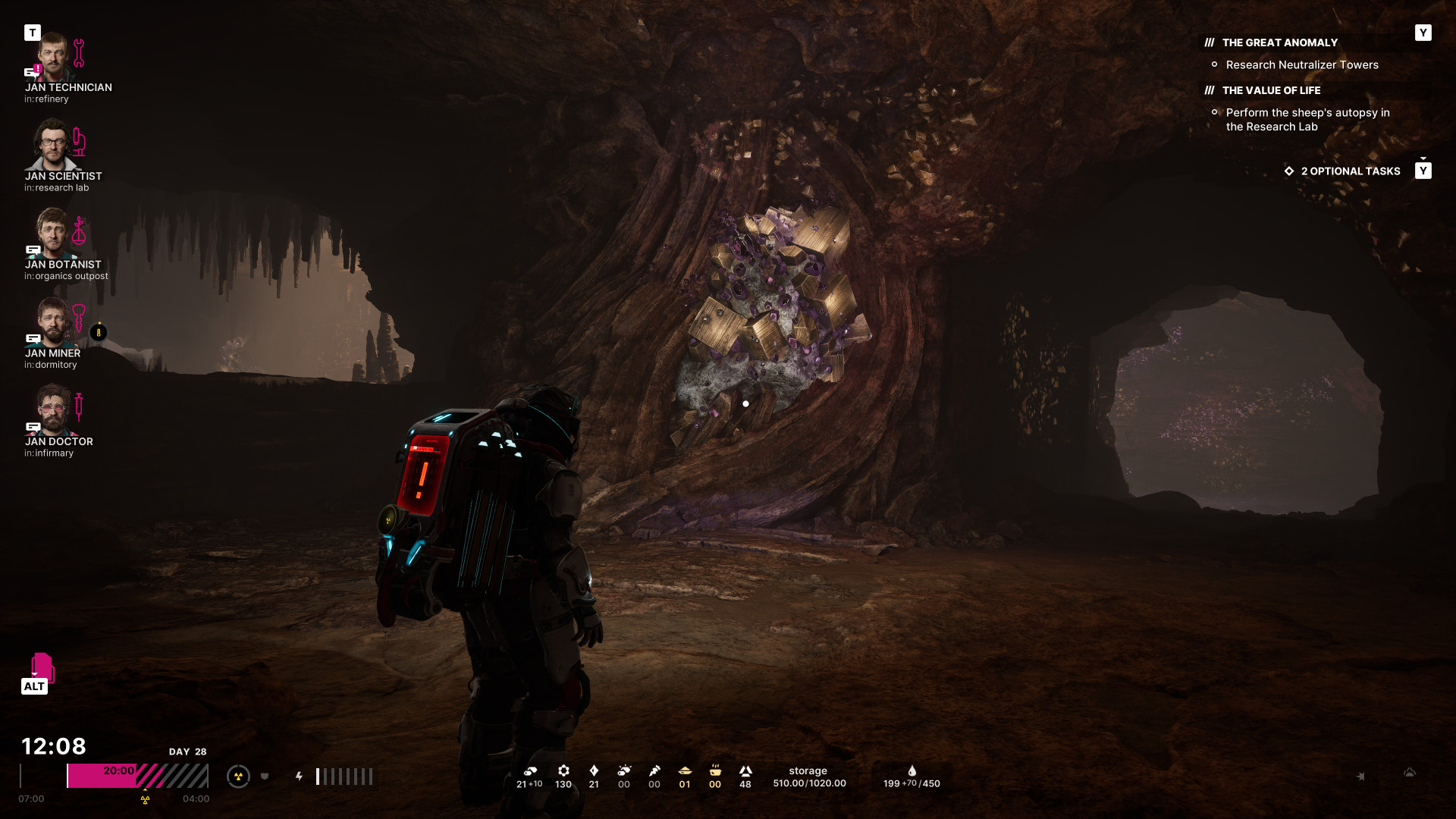Screen dimensions: 1456x819
Task: Open The Great Anomaly quest entry
Action: click(1279, 43)
